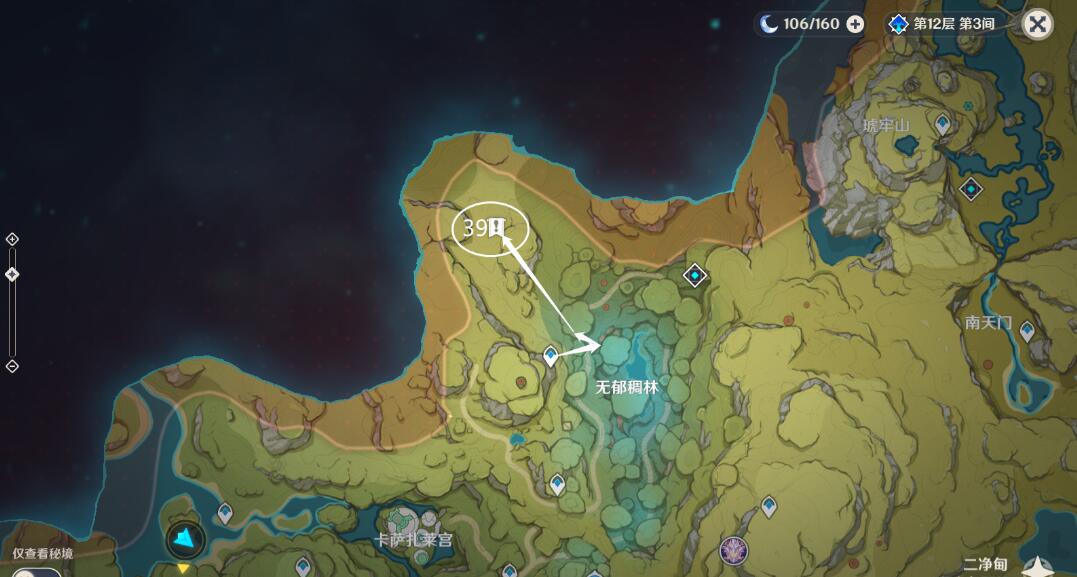Viewport: 1077px width, 577px height.
Task: Add resin using the plus button
Action: (855, 24)
